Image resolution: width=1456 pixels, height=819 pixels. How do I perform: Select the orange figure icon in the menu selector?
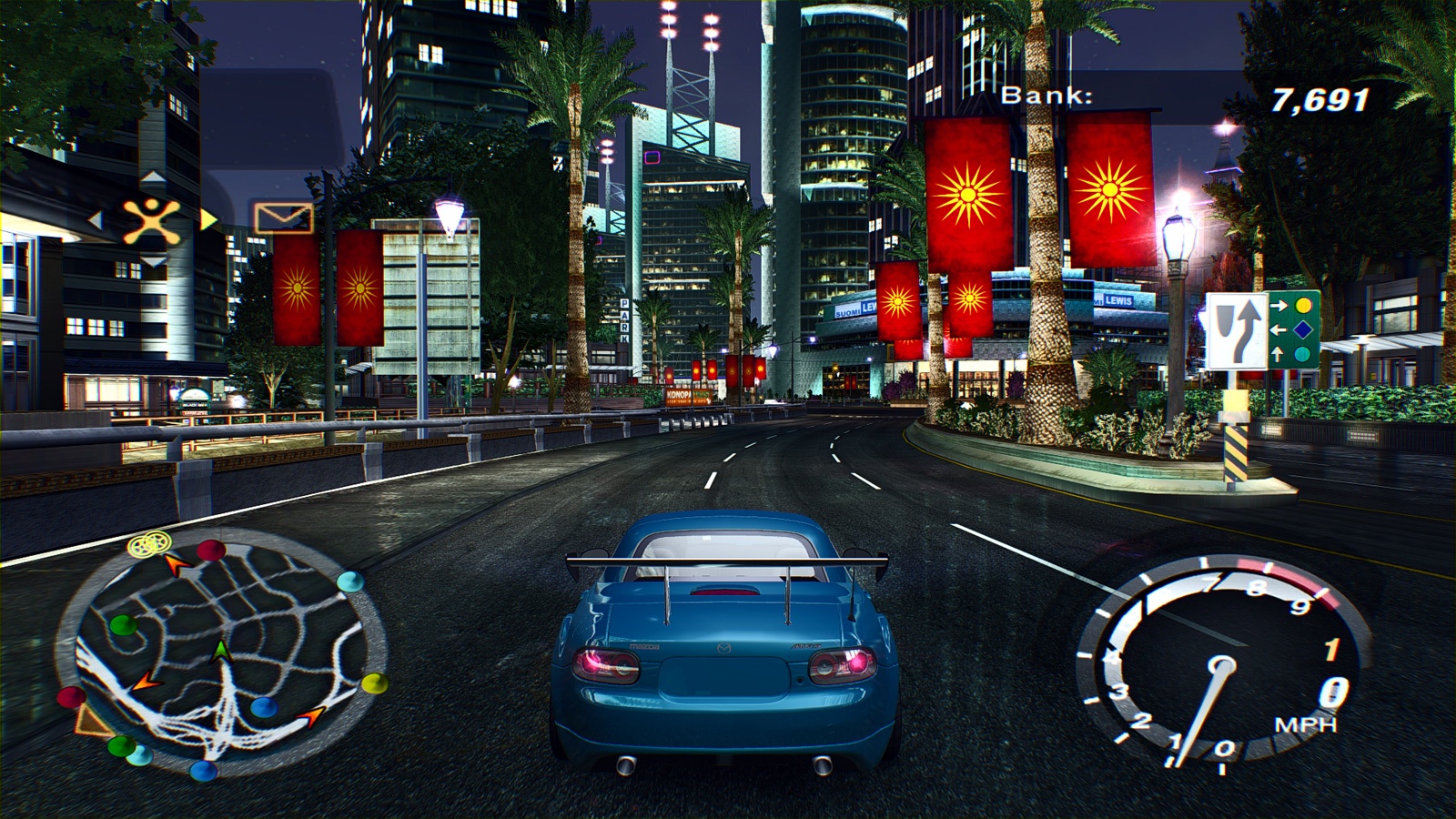coord(152,221)
